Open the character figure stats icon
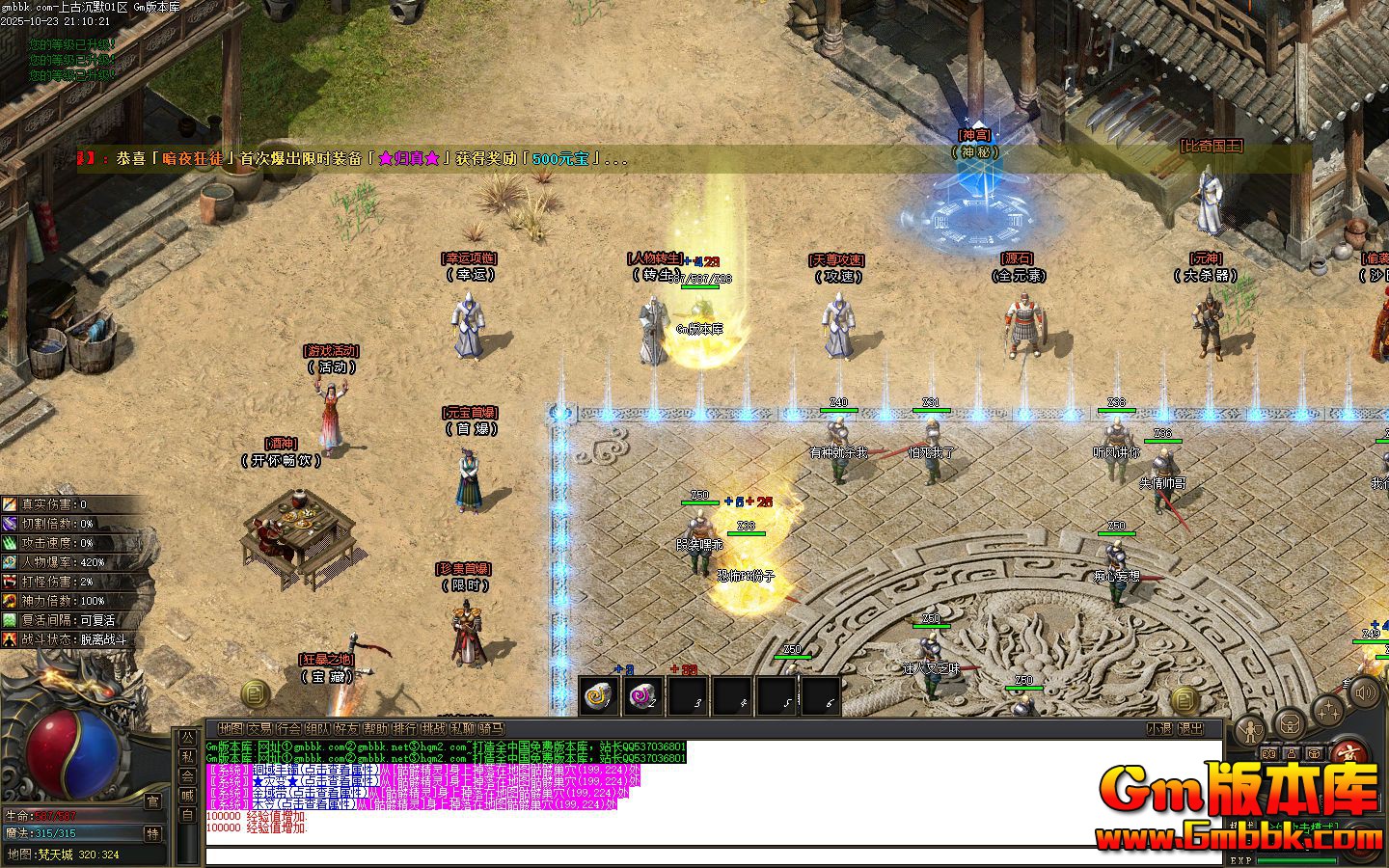The width and height of the screenshot is (1389, 868). click(x=1251, y=730)
